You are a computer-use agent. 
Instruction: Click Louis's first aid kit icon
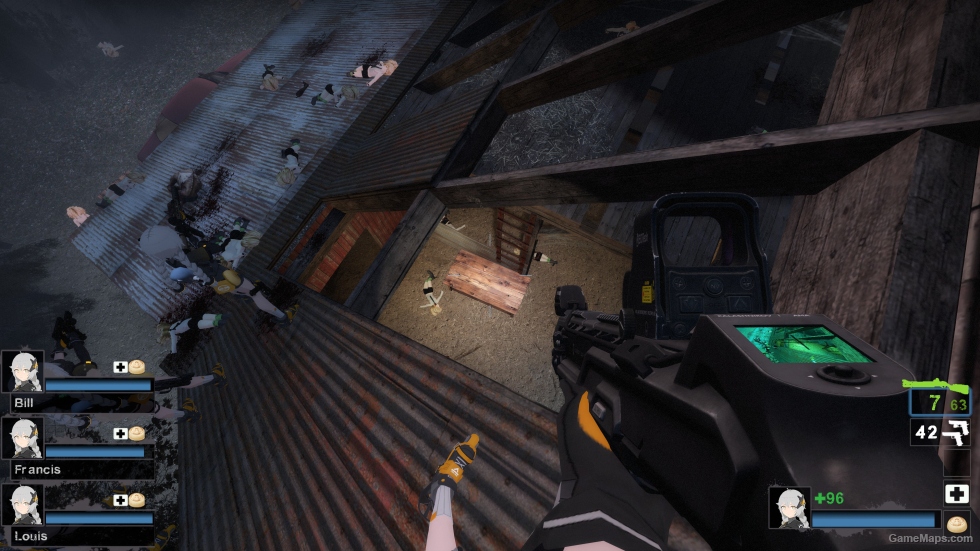[x=120, y=500]
